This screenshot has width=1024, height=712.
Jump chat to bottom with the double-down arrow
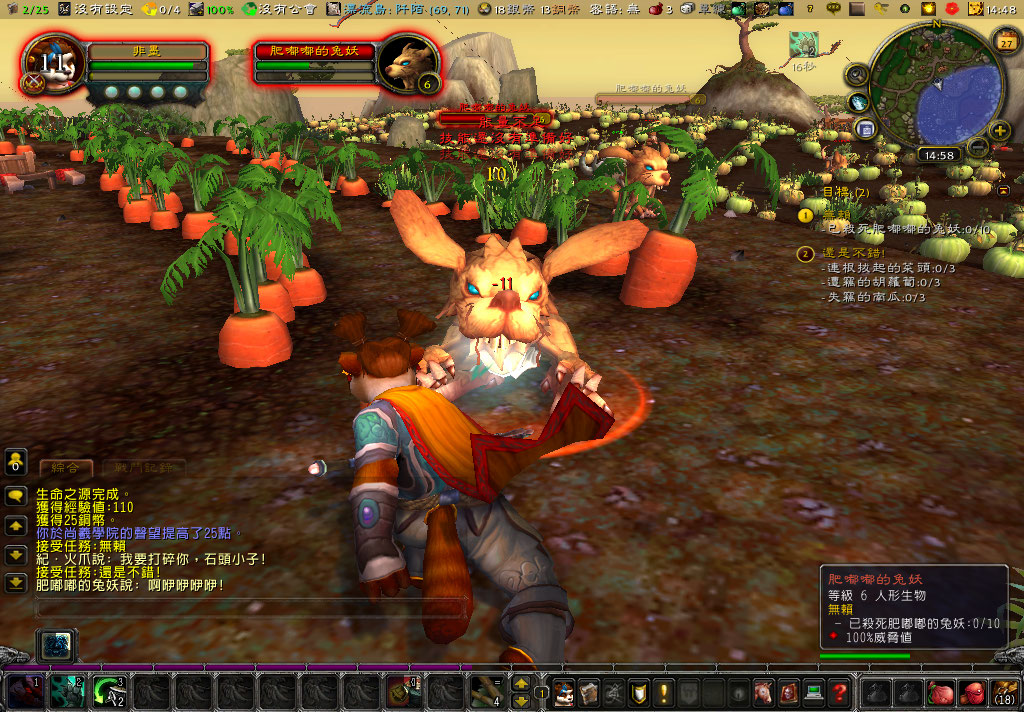point(16,582)
